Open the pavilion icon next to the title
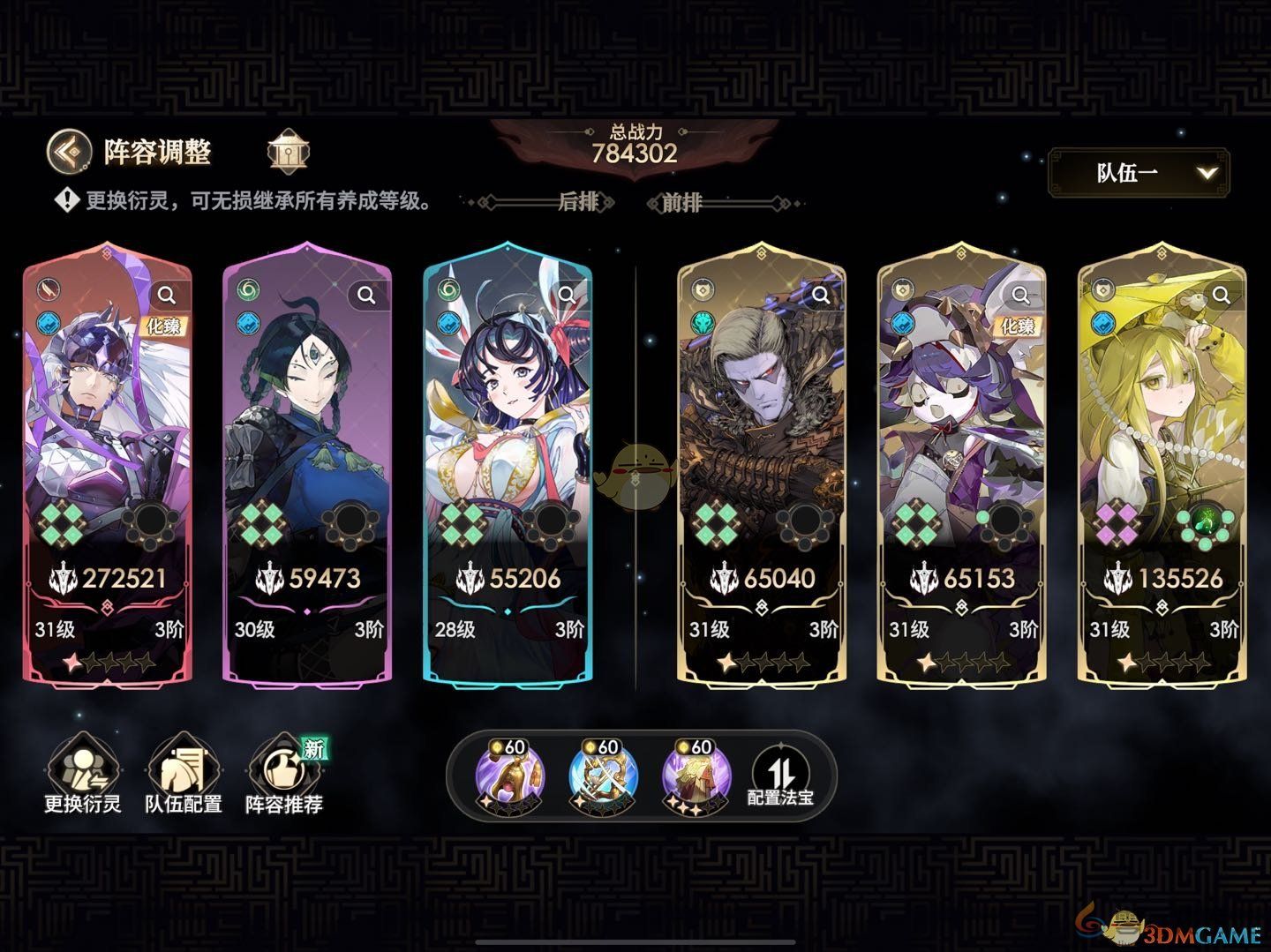1271x952 pixels. tap(289, 153)
